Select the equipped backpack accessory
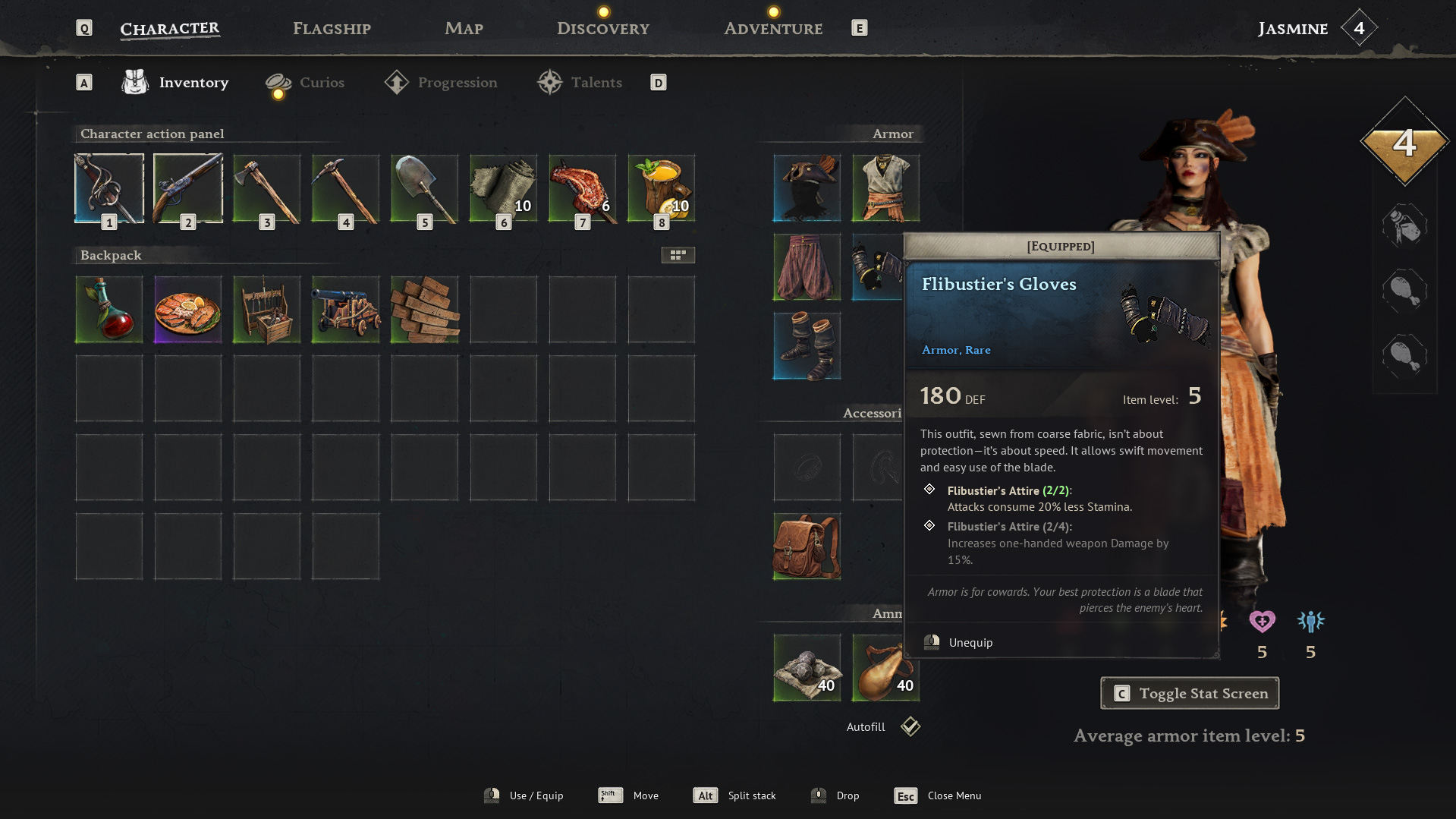The width and height of the screenshot is (1456, 819). pyautogui.click(x=806, y=547)
